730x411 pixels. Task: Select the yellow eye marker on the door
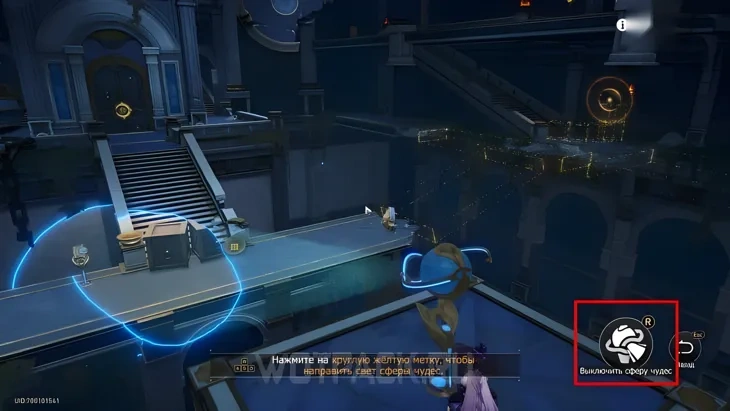tap(123, 109)
